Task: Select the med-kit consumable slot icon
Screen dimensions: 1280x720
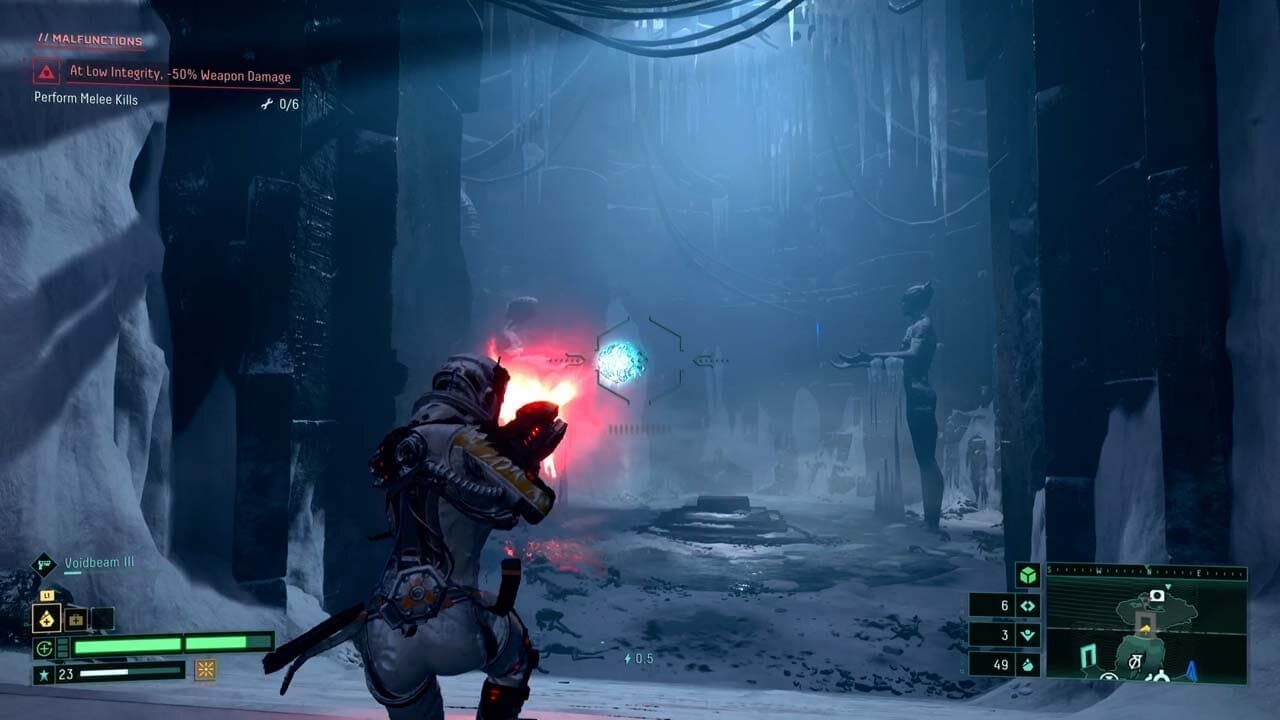Action: coord(75,620)
